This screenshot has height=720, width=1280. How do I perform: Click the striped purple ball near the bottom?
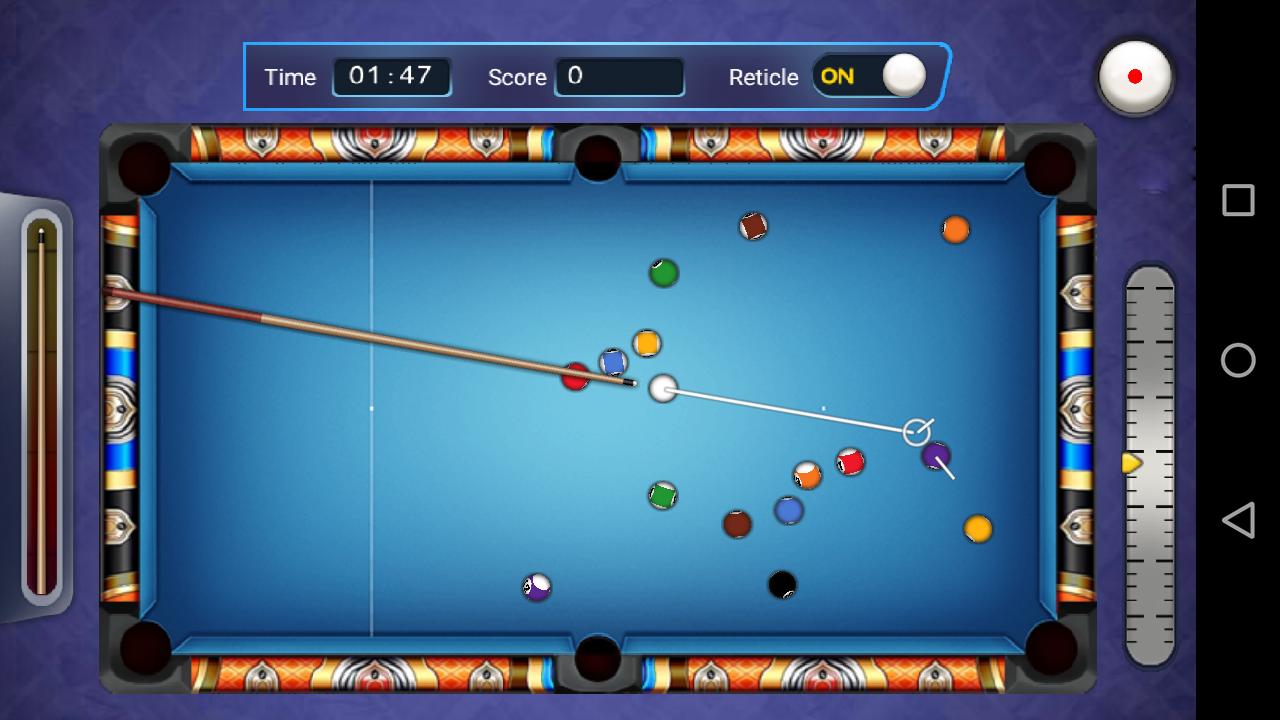point(535,589)
